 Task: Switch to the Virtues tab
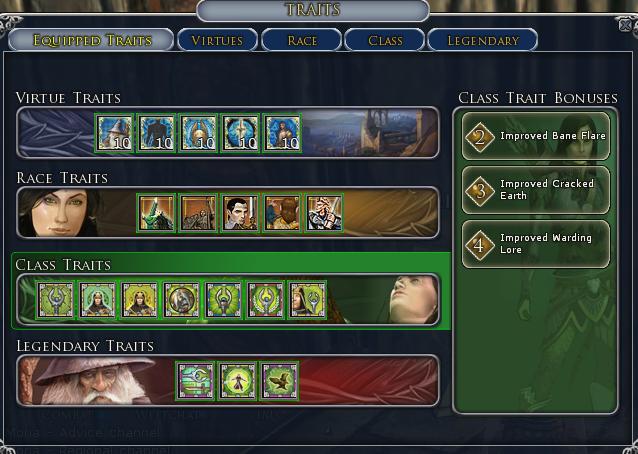coord(217,40)
